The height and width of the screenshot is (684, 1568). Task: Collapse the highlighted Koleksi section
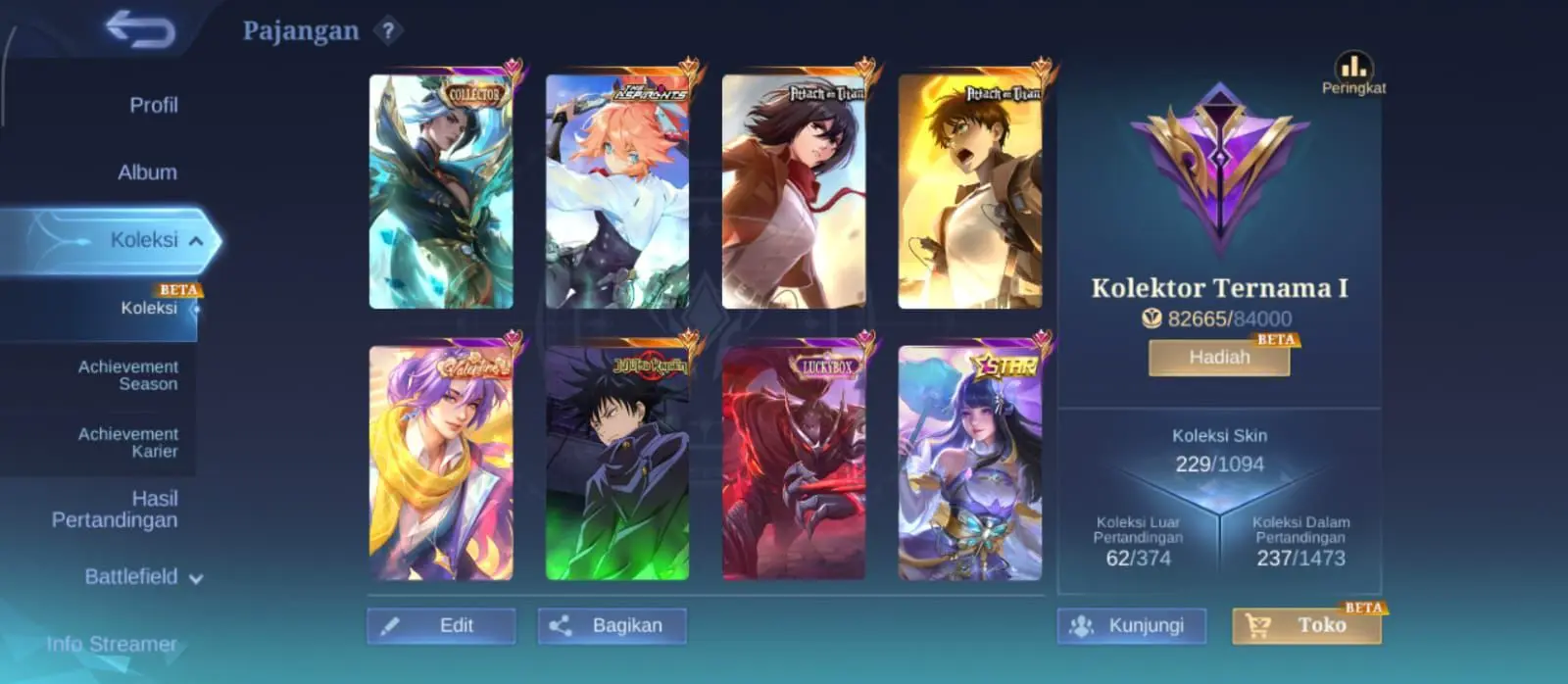(196, 240)
